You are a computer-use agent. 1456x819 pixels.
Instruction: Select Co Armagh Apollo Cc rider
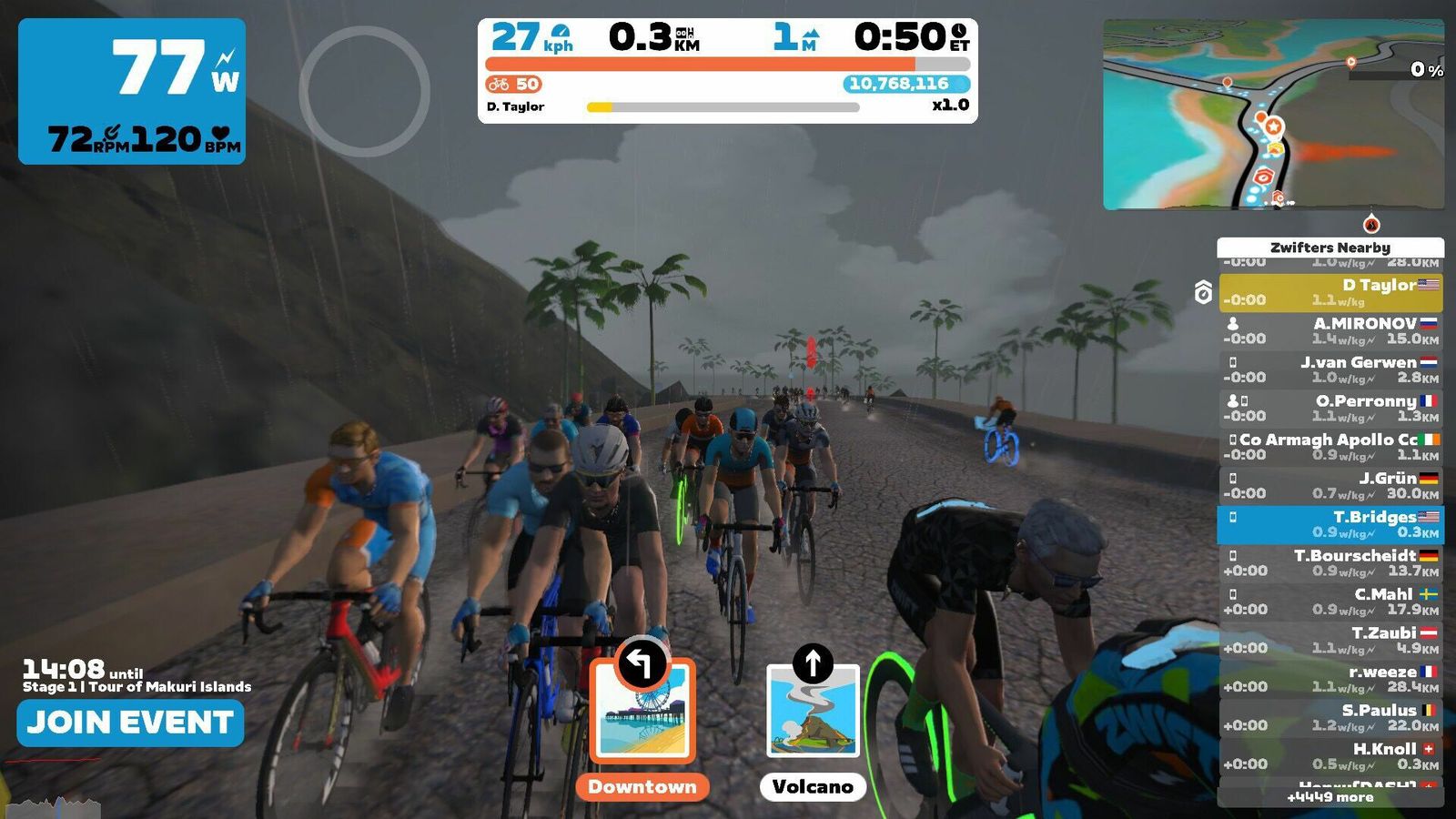[x=1330, y=447]
